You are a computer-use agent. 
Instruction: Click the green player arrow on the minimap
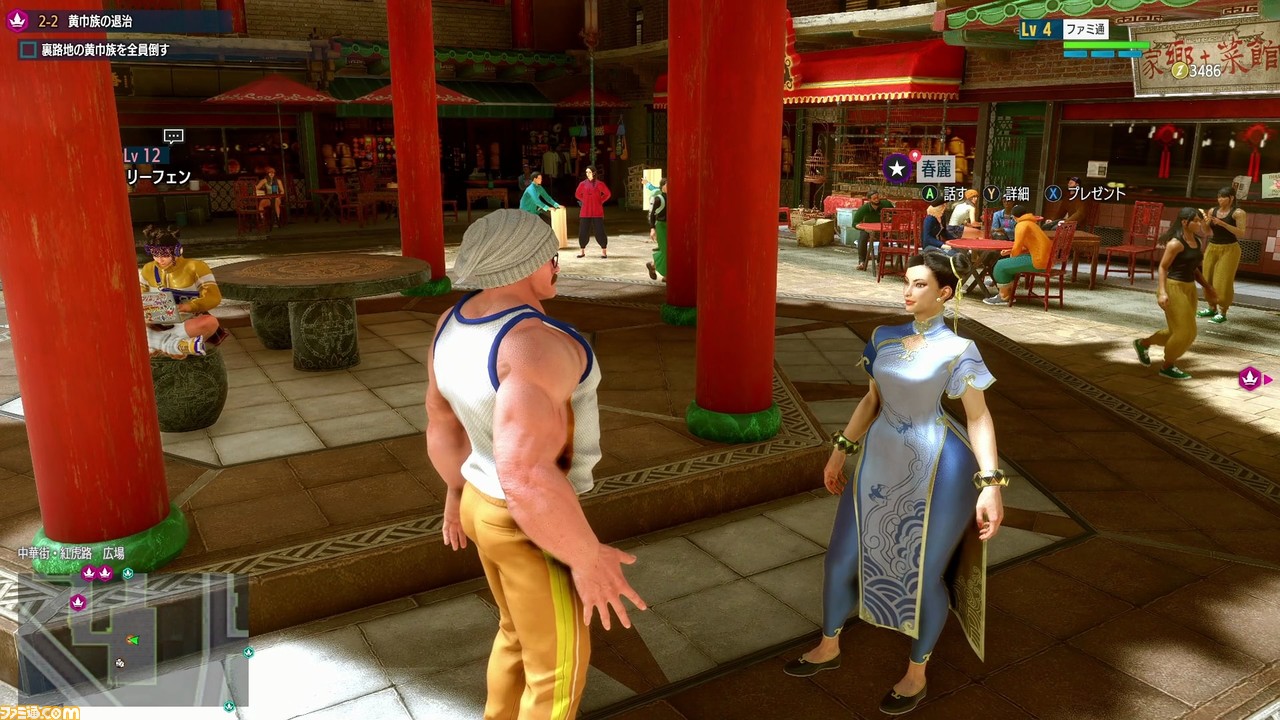(x=132, y=640)
